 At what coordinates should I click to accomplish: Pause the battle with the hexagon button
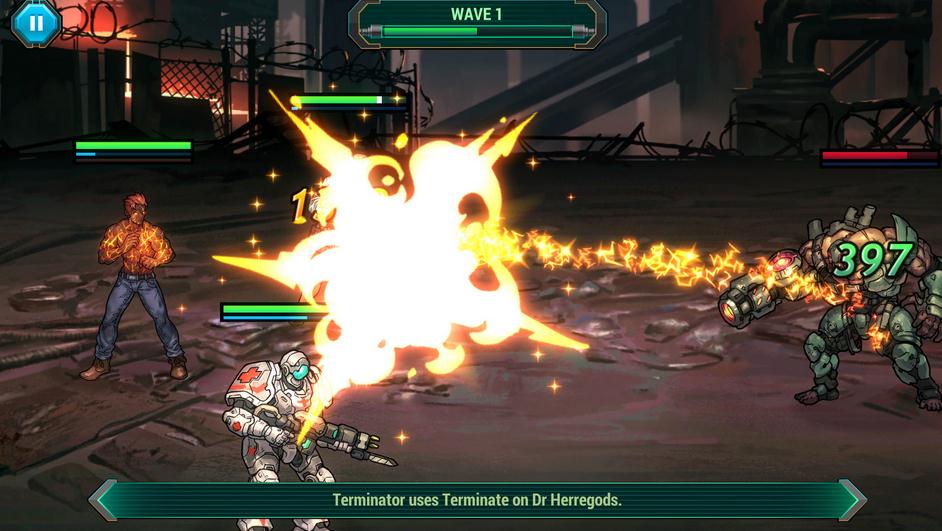[x=36, y=22]
